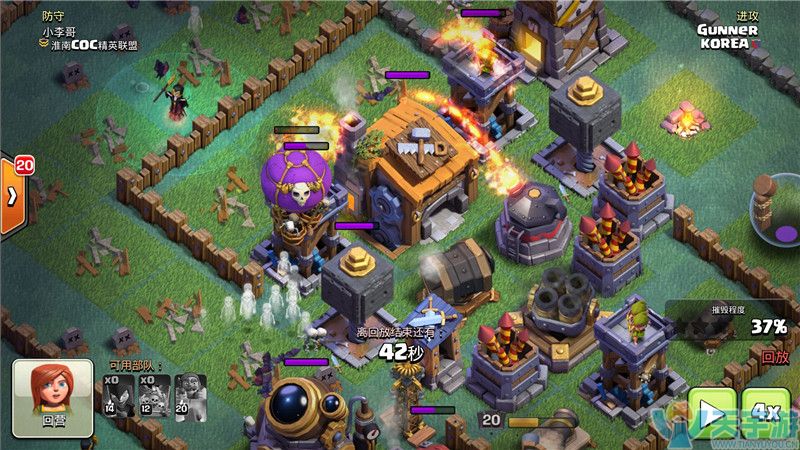Open the orange side panel arrow
The height and width of the screenshot is (450, 800).
coord(13,196)
